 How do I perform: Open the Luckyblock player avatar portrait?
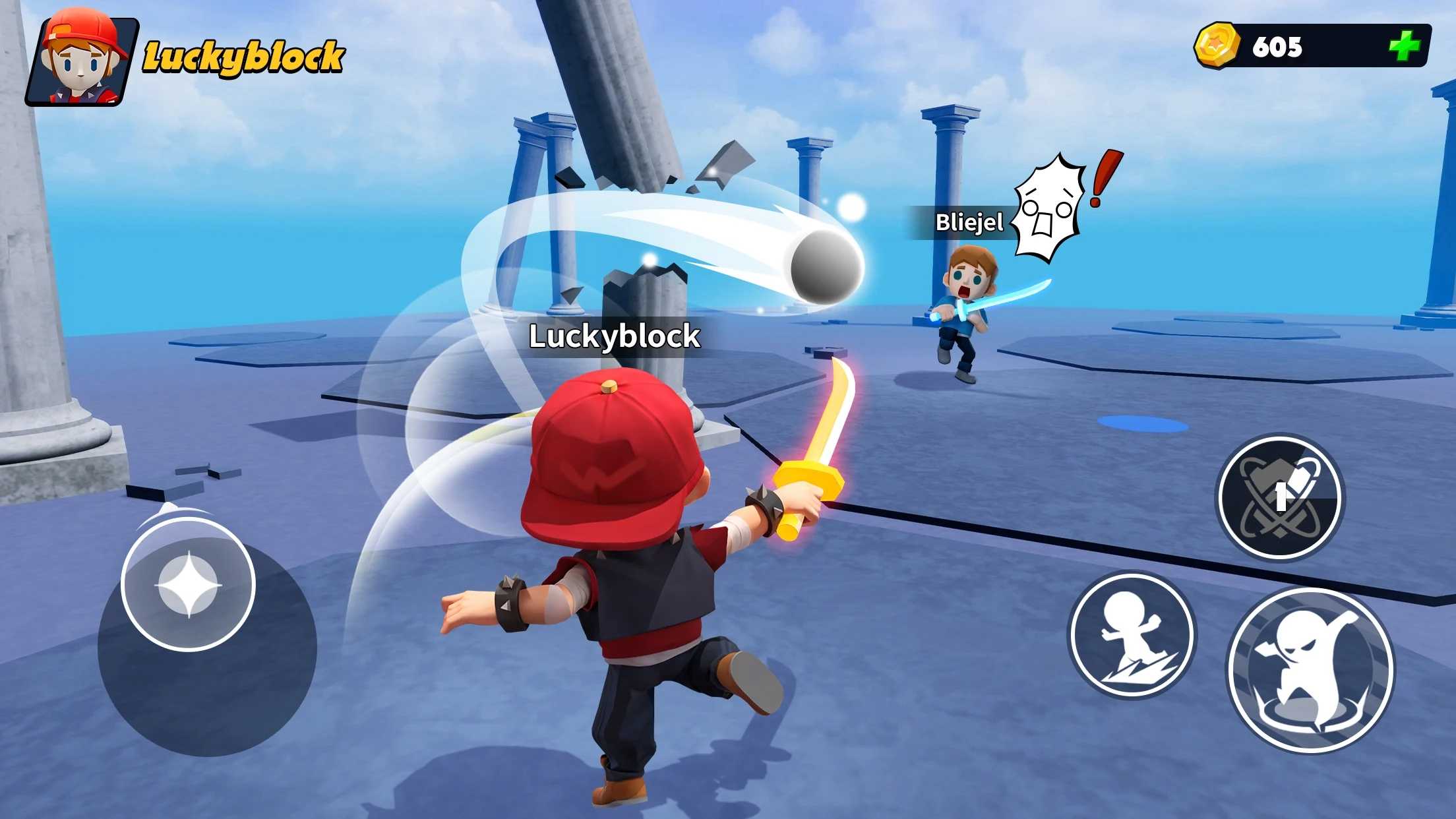click(x=82, y=59)
